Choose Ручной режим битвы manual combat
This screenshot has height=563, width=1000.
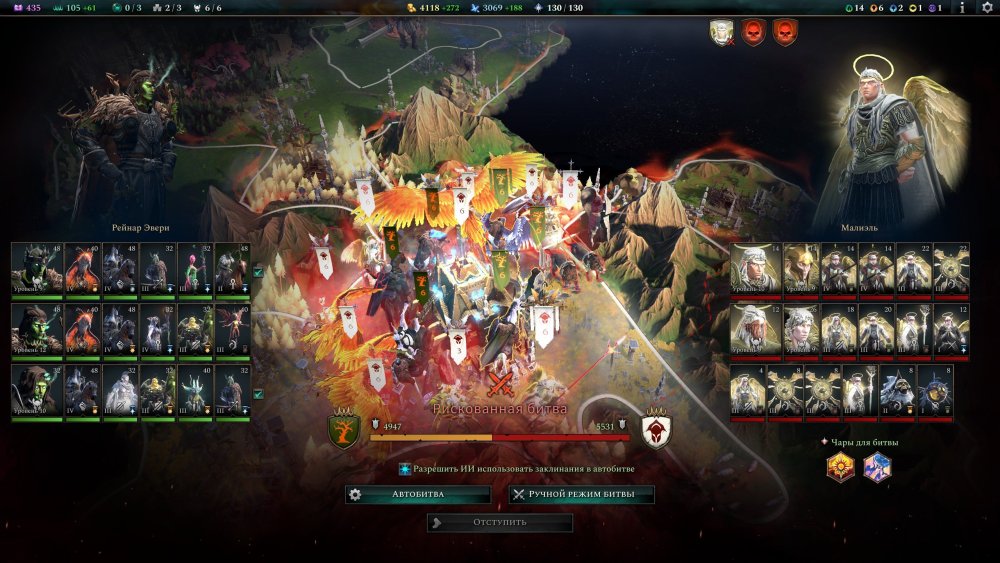581,495
